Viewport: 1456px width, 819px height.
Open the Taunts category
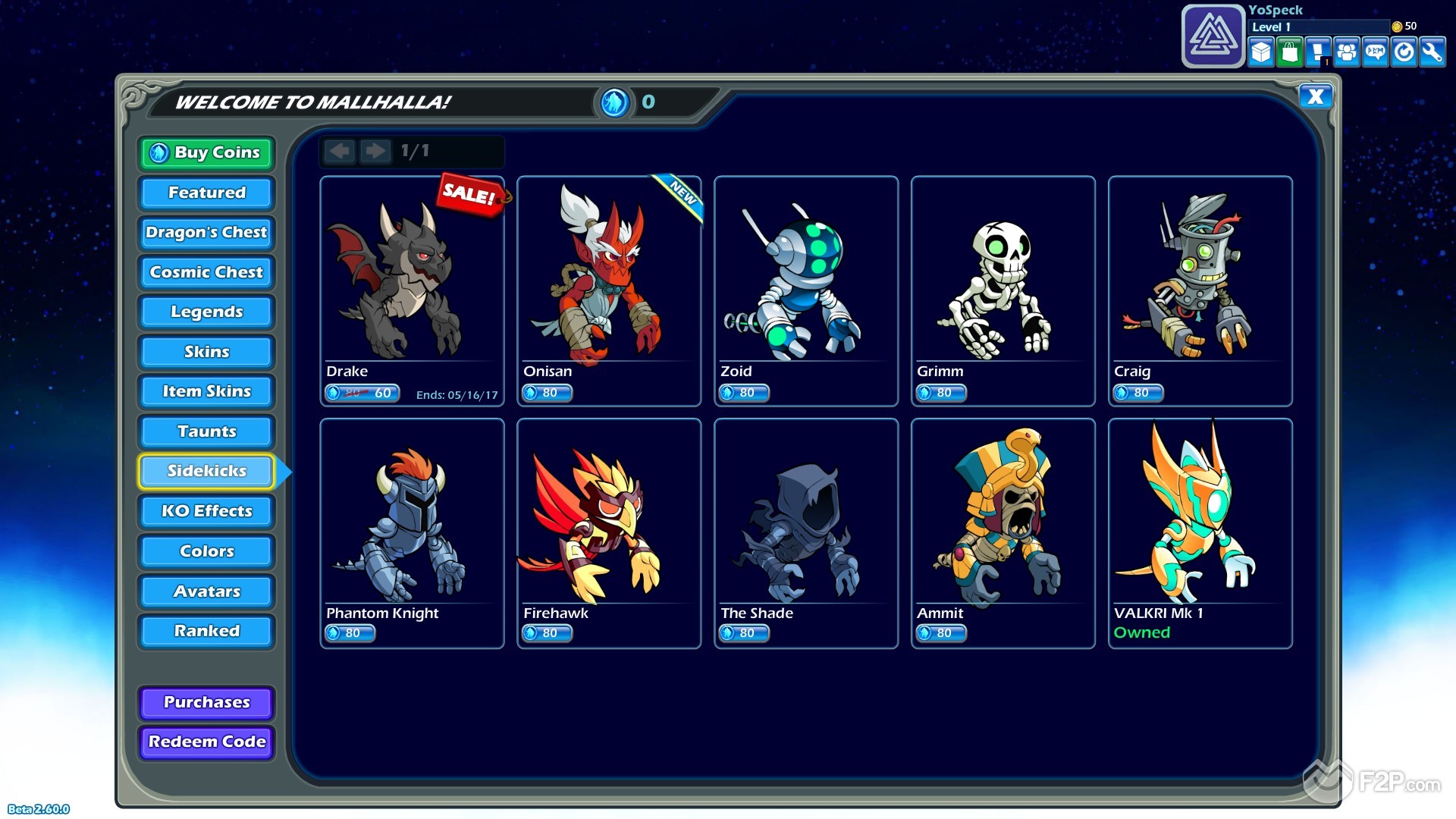pyautogui.click(x=206, y=431)
